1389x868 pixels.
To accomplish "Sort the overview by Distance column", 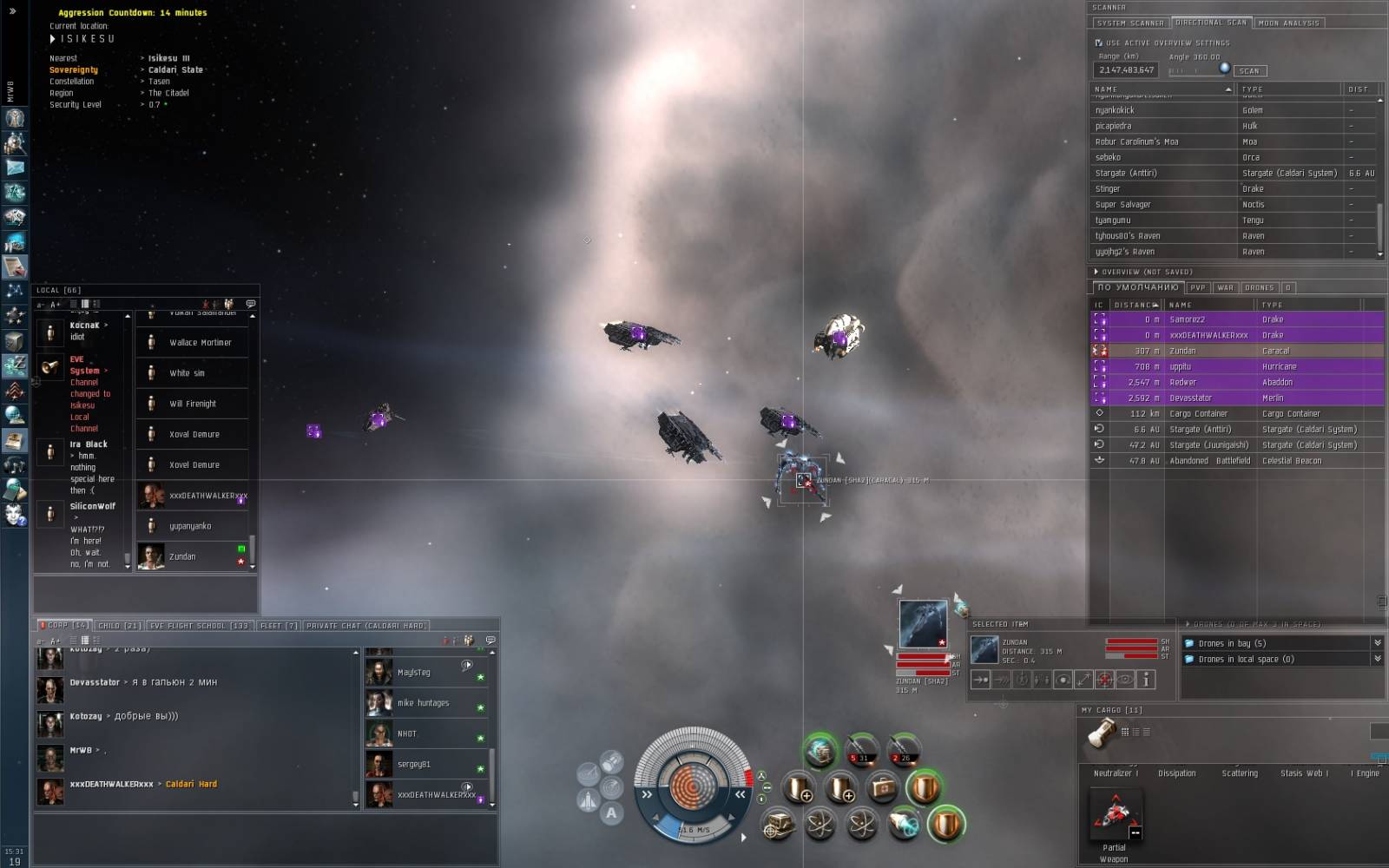I will click(1136, 305).
